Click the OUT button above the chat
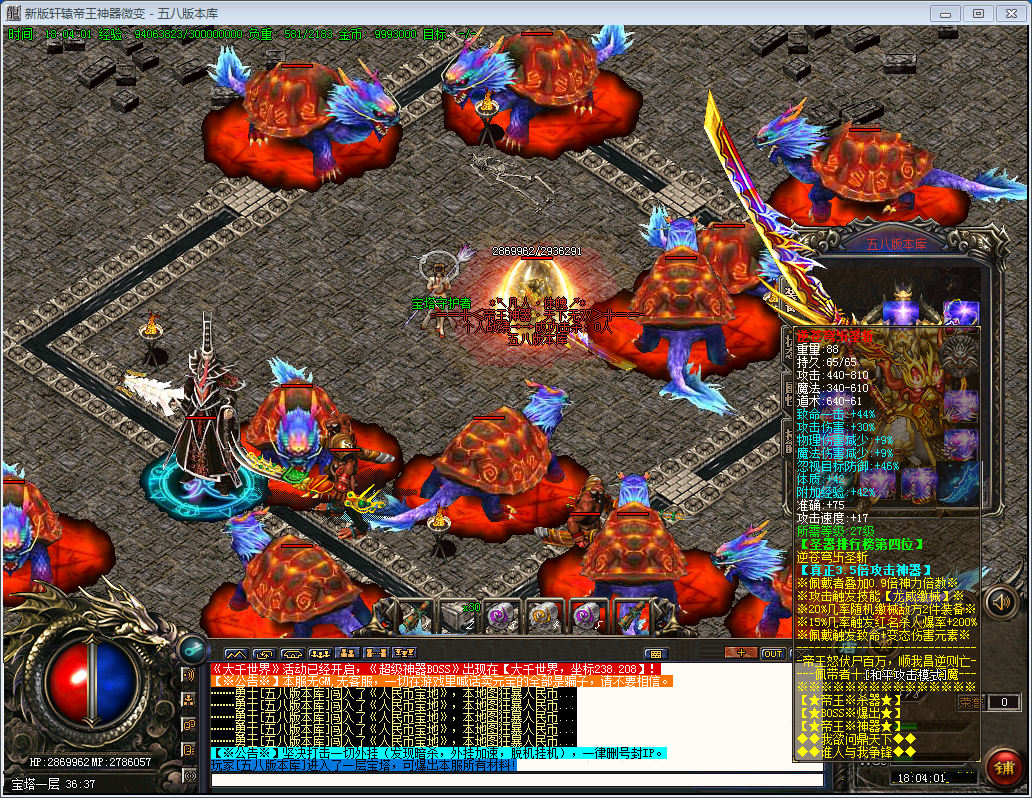1032x798 pixels. (772, 654)
